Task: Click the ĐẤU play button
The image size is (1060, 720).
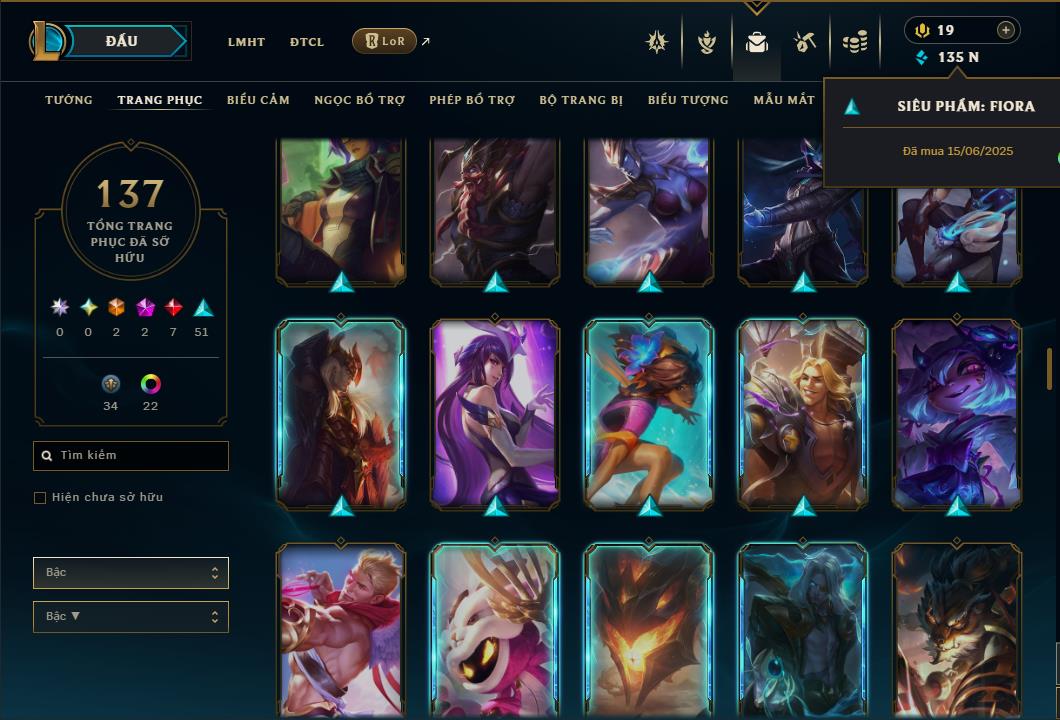Action: click(x=121, y=41)
